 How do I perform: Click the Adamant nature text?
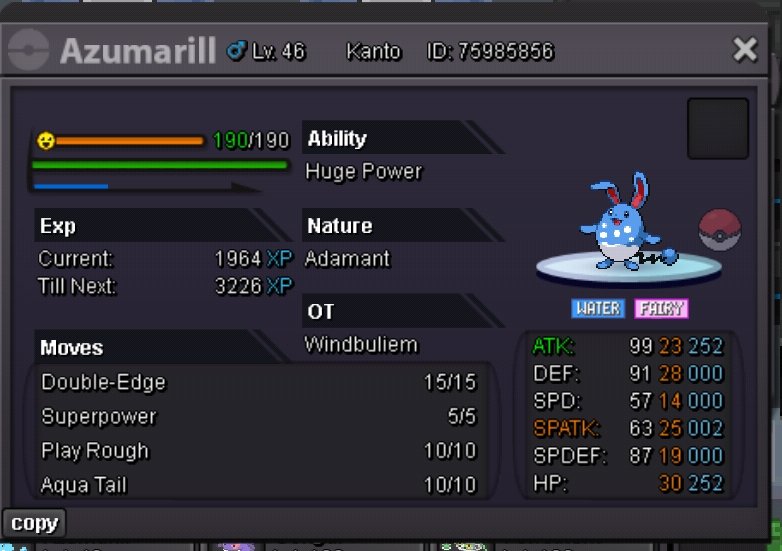[347, 259]
